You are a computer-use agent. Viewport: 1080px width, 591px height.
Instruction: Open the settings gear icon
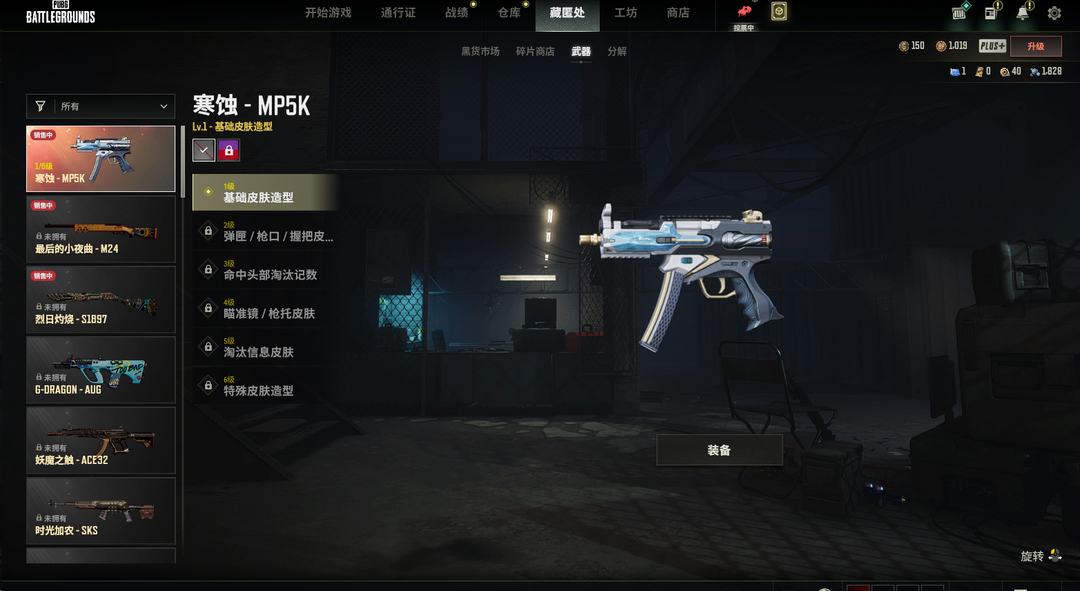pyautogui.click(x=1054, y=13)
